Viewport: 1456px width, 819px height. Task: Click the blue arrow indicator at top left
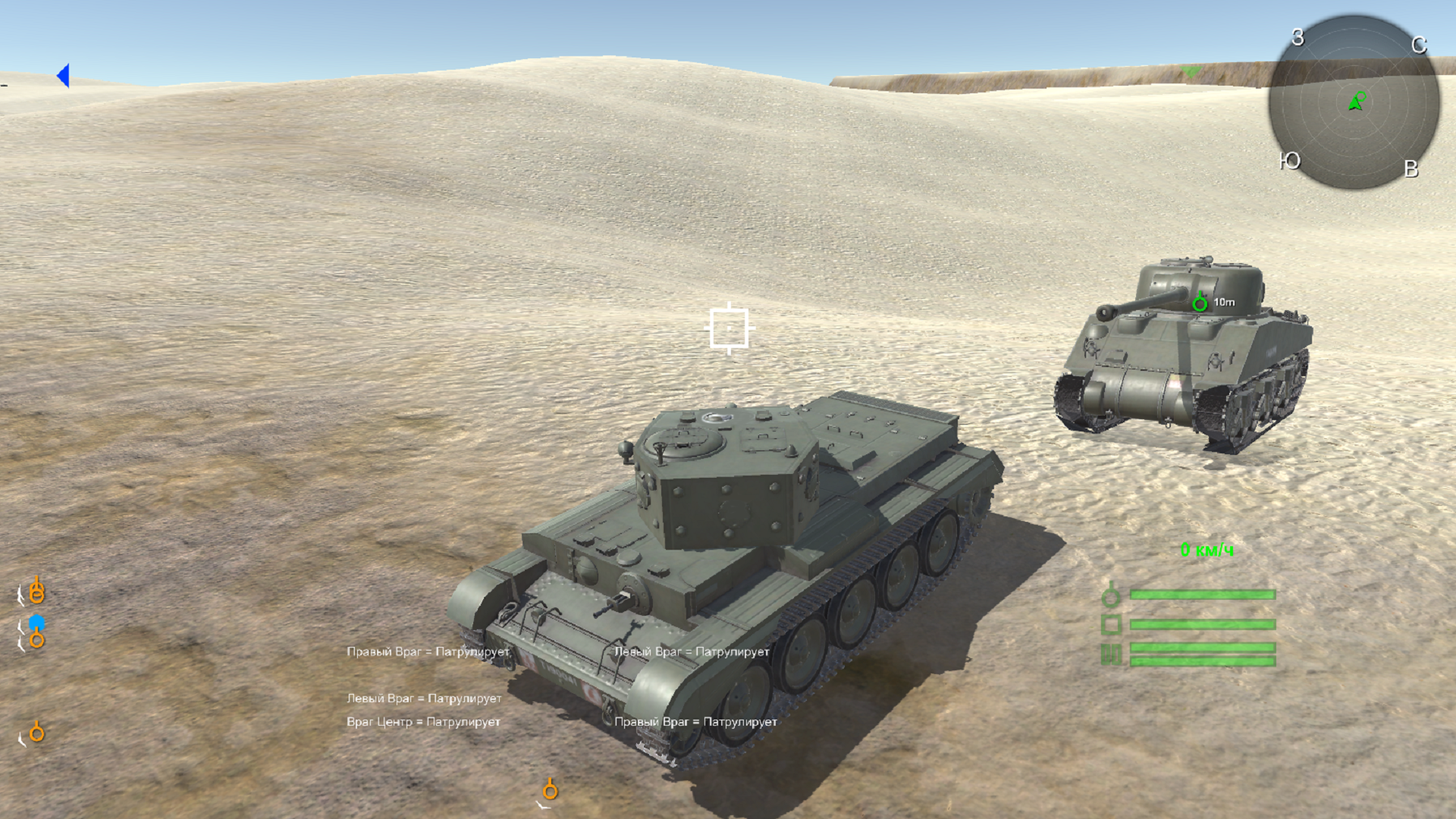[x=64, y=74]
